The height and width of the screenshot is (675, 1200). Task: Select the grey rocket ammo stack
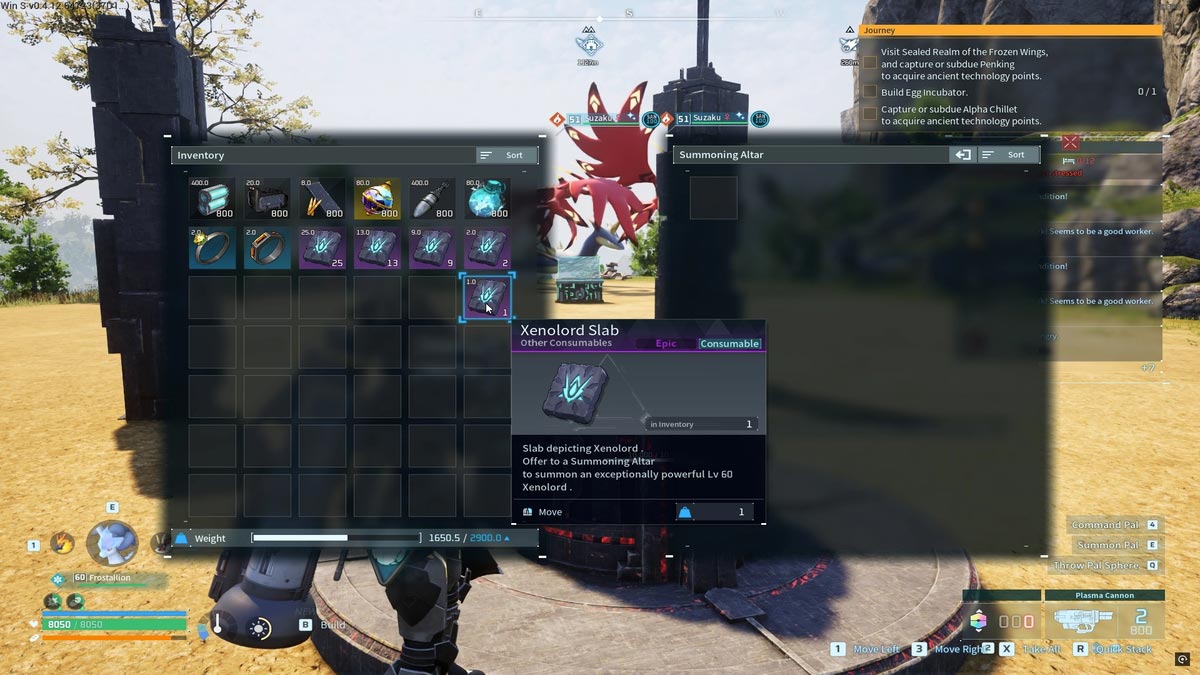click(432, 198)
